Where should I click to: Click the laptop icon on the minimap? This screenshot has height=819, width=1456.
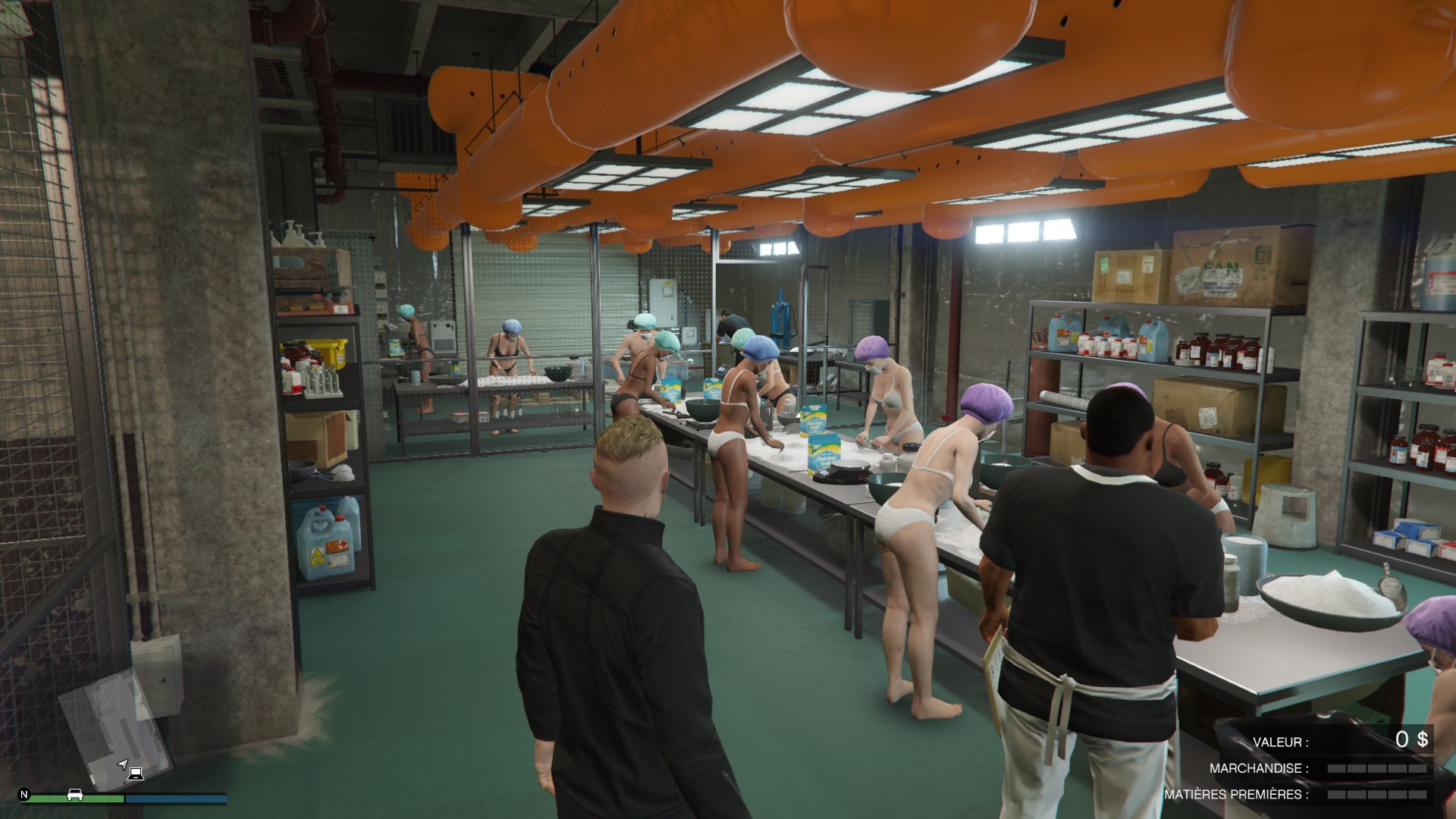coord(136,773)
